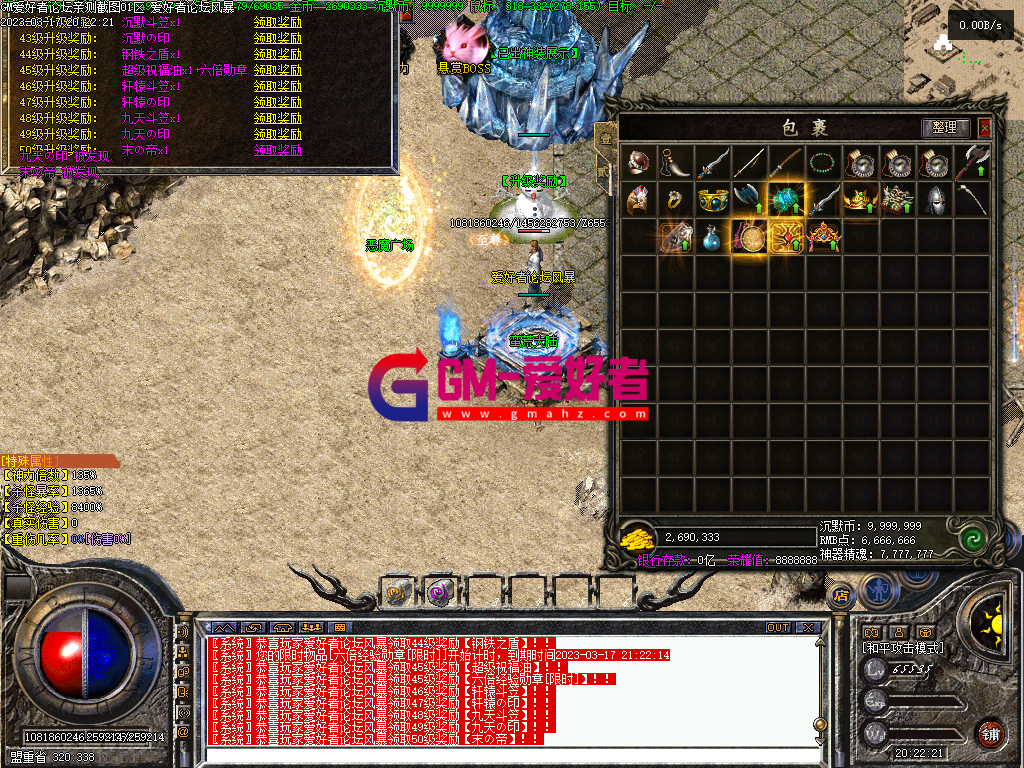This screenshot has height=768, width=1024.
Task: Close the 包裹 inventory window
Action: (985, 128)
